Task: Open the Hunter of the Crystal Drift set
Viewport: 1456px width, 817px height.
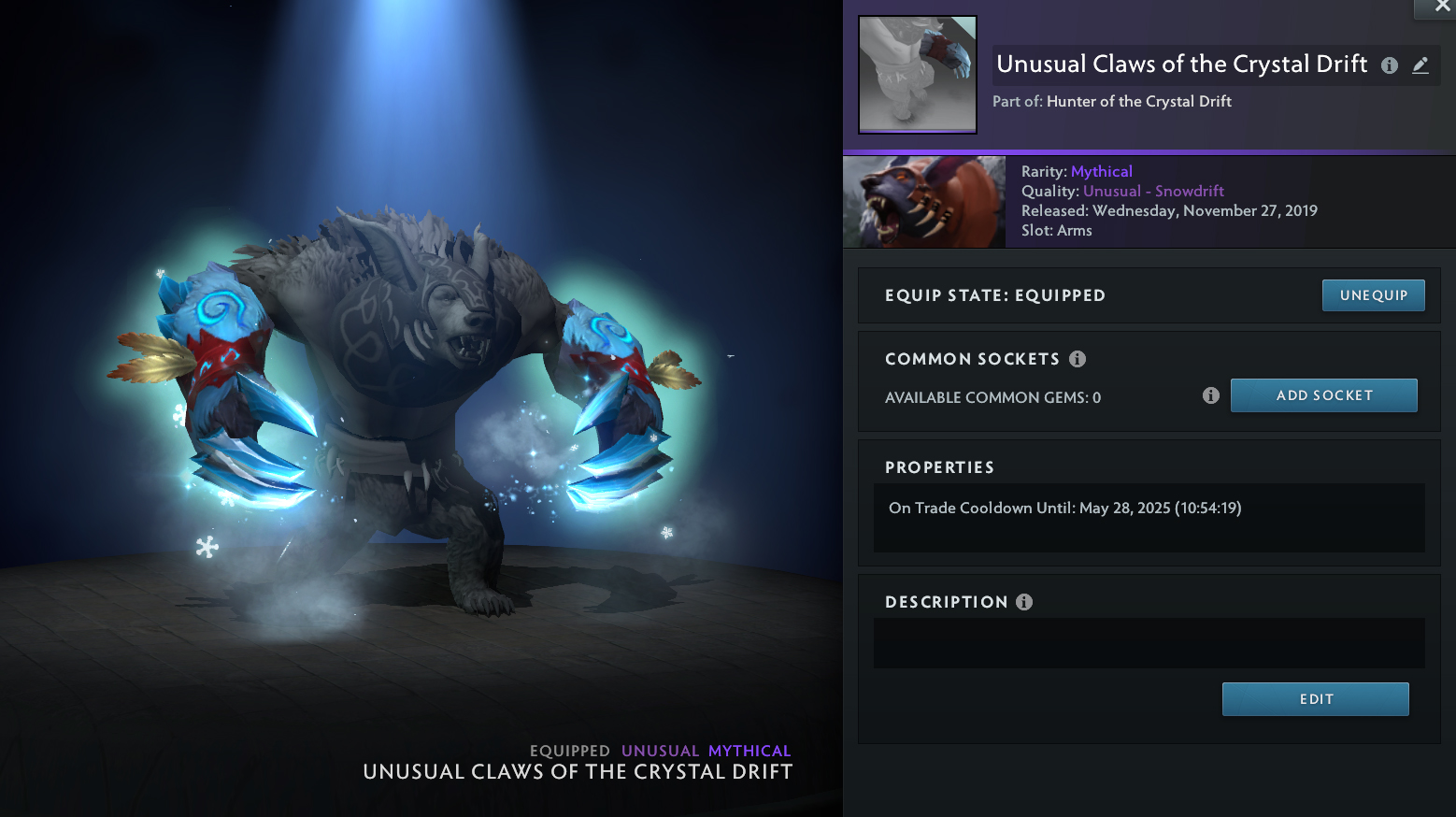Action: (1138, 102)
